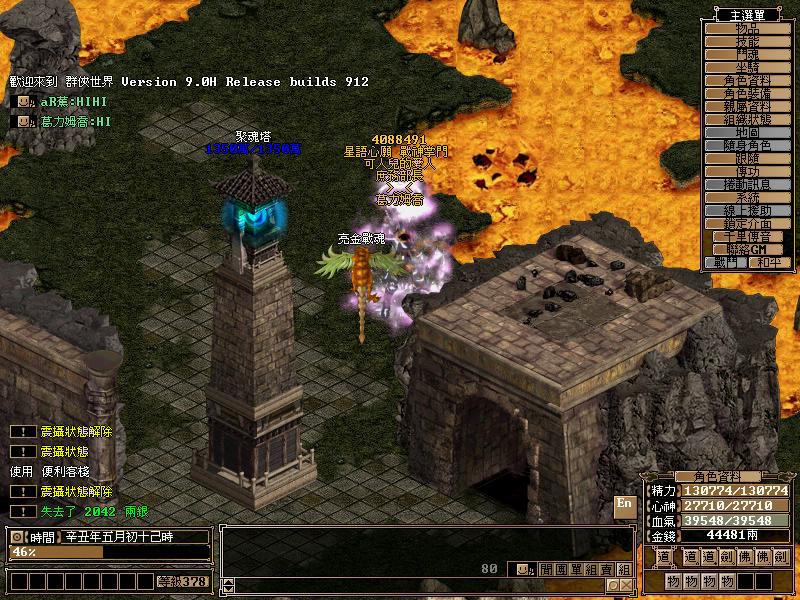The height and width of the screenshot is (600, 800).
Task: Show the 組織狀態 organization status
Action: [747, 119]
